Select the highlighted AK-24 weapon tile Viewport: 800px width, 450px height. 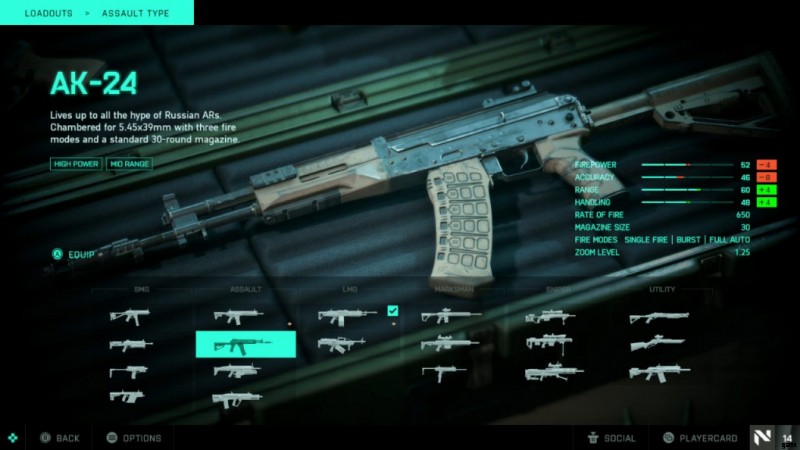pyautogui.click(x=245, y=344)
